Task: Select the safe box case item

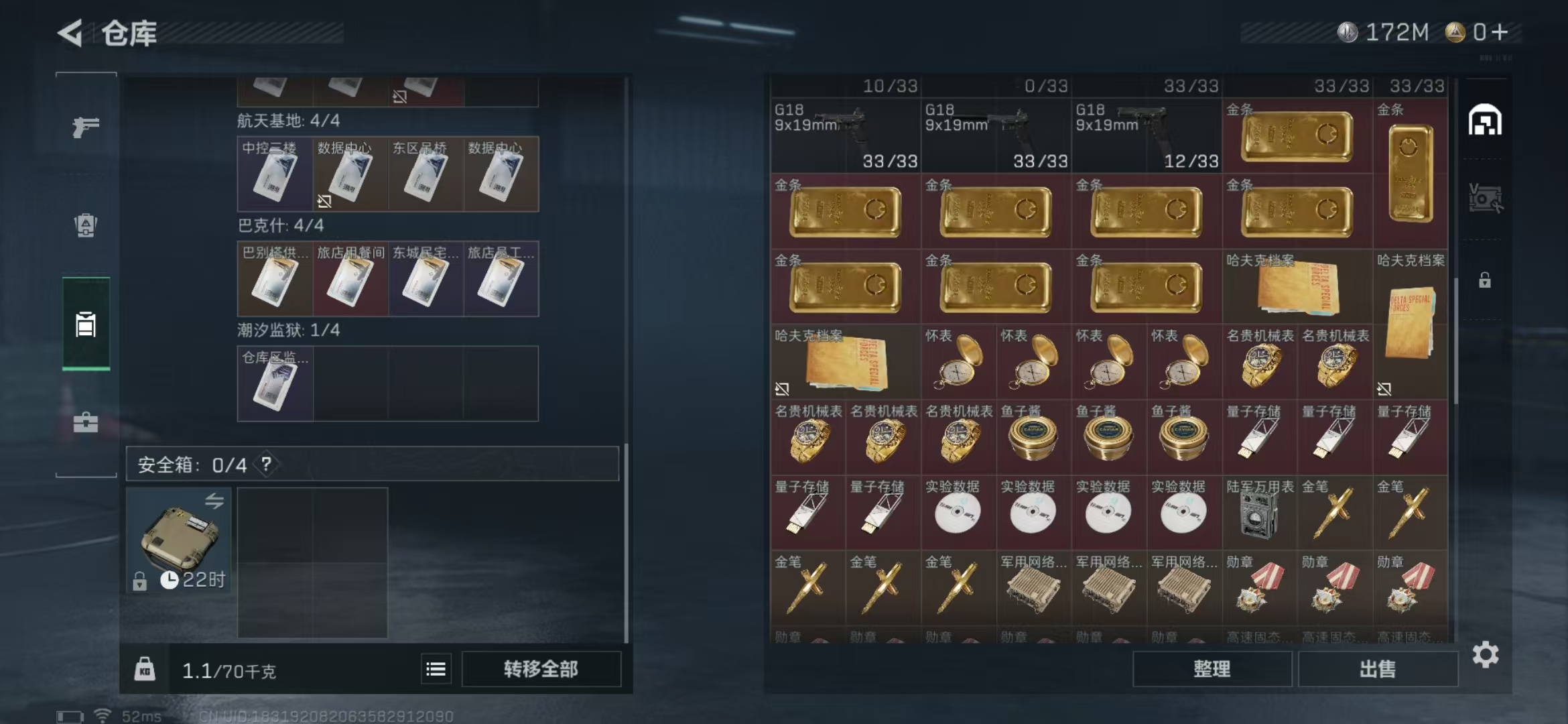Action: (x=179, y=540)
